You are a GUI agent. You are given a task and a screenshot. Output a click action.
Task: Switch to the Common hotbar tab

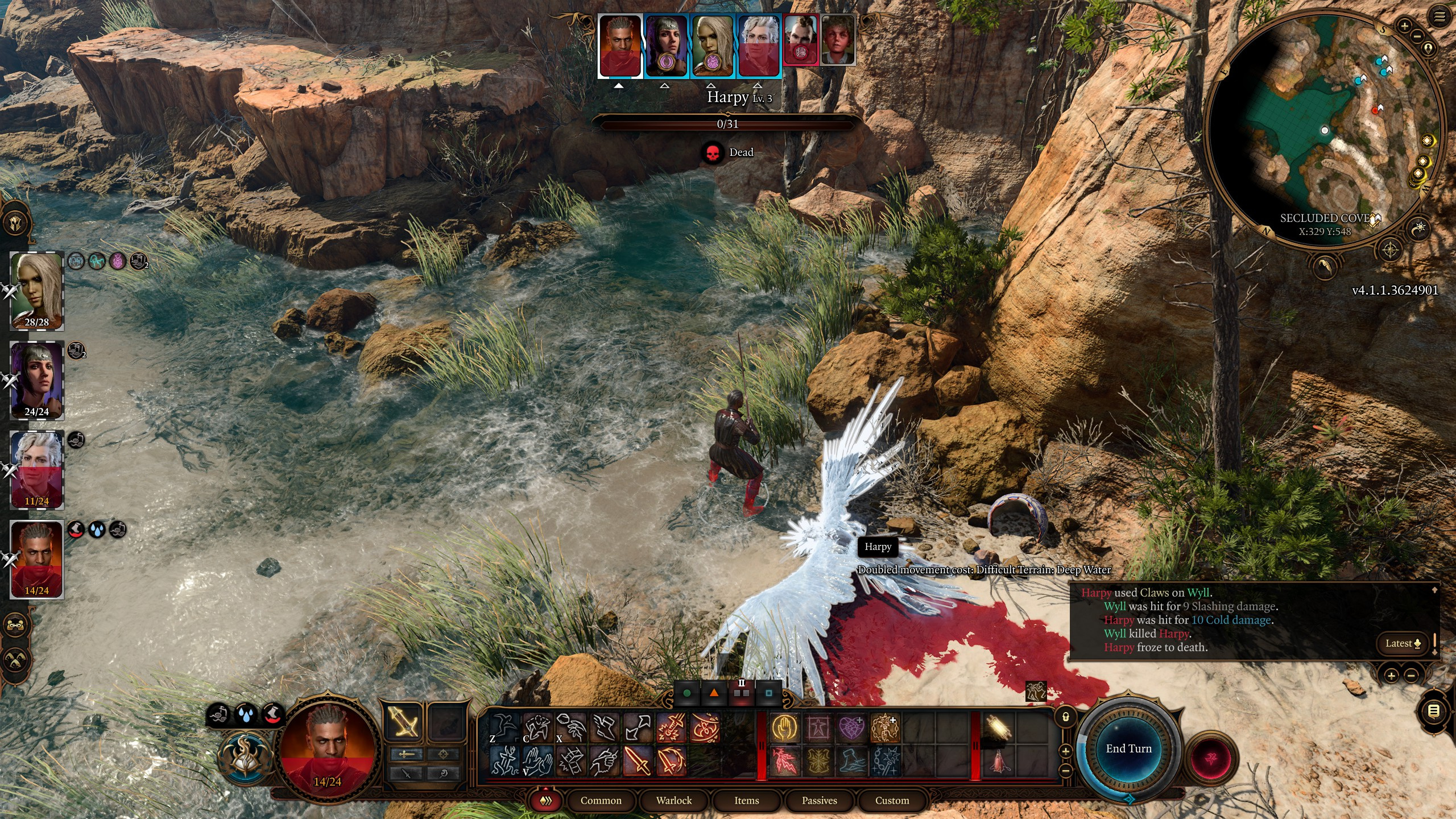(601, 800)
